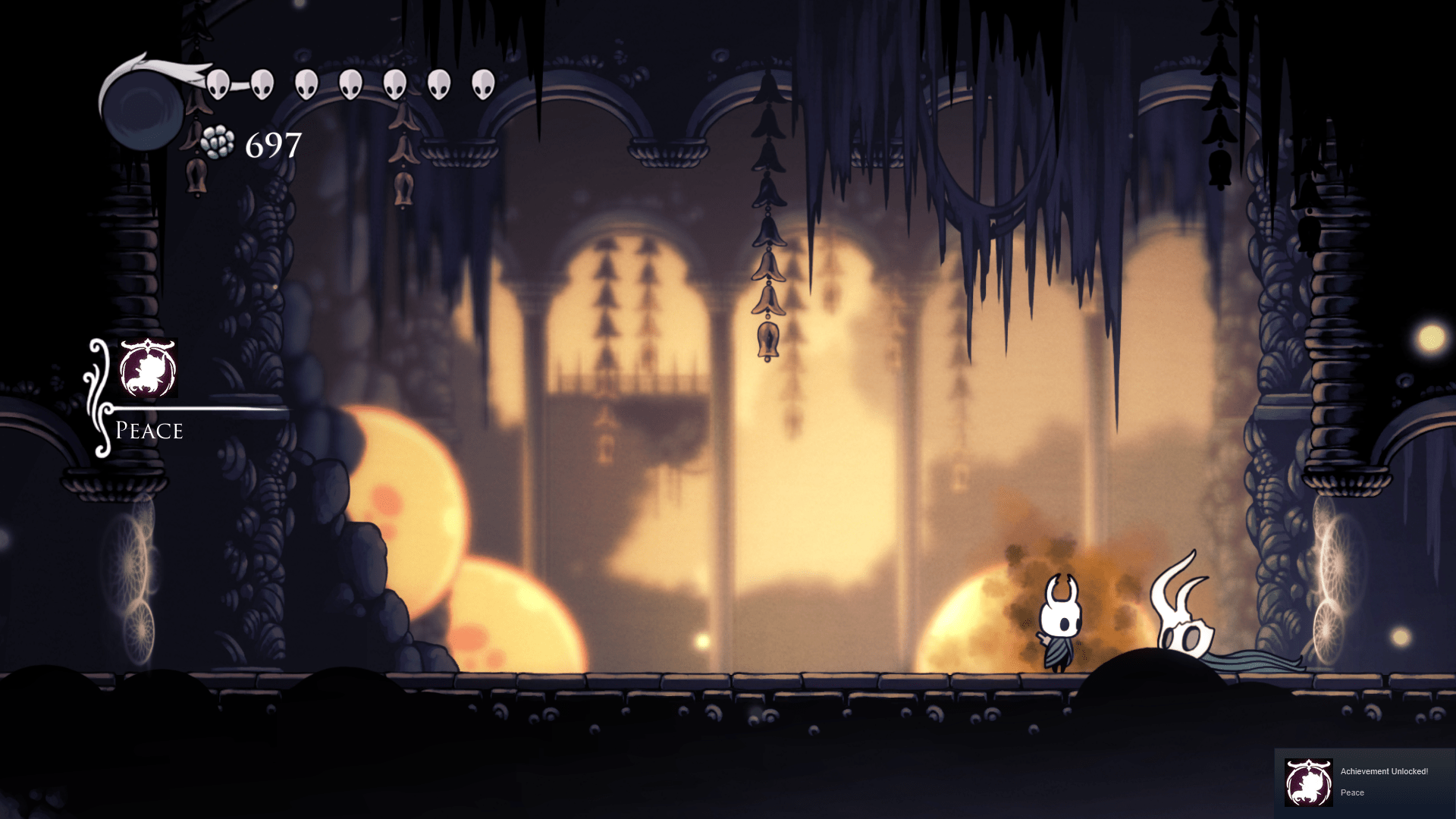
Task: Click the in-game Peace achievement emblem
Action: click(148, 369)
